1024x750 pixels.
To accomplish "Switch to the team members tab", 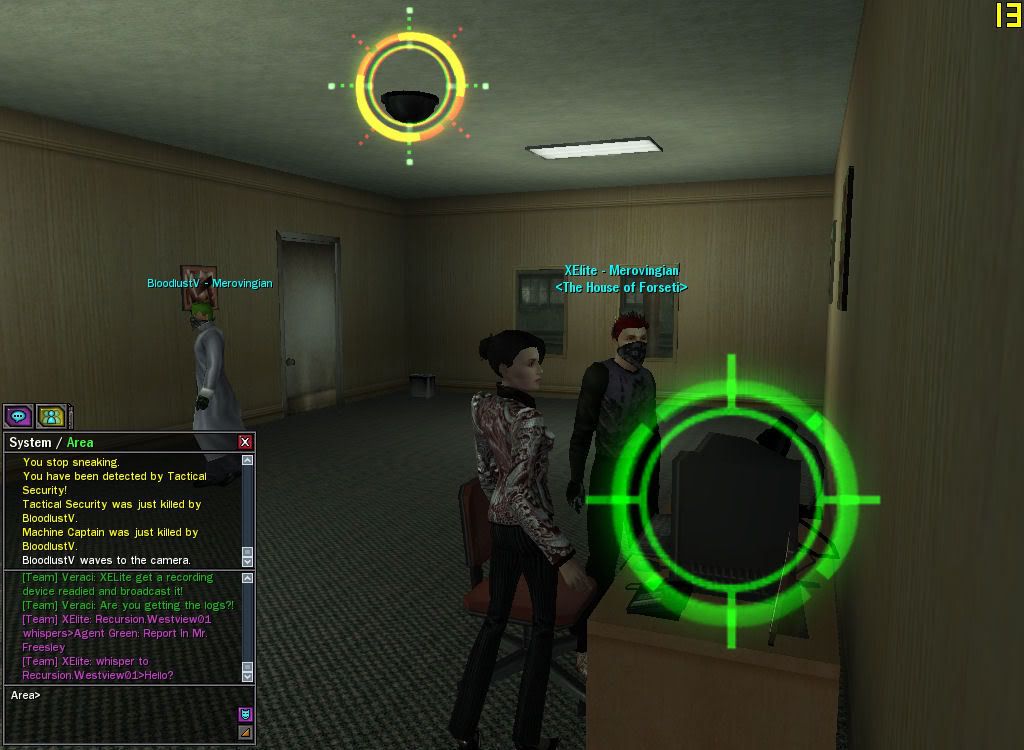I will tap(51, 416).
